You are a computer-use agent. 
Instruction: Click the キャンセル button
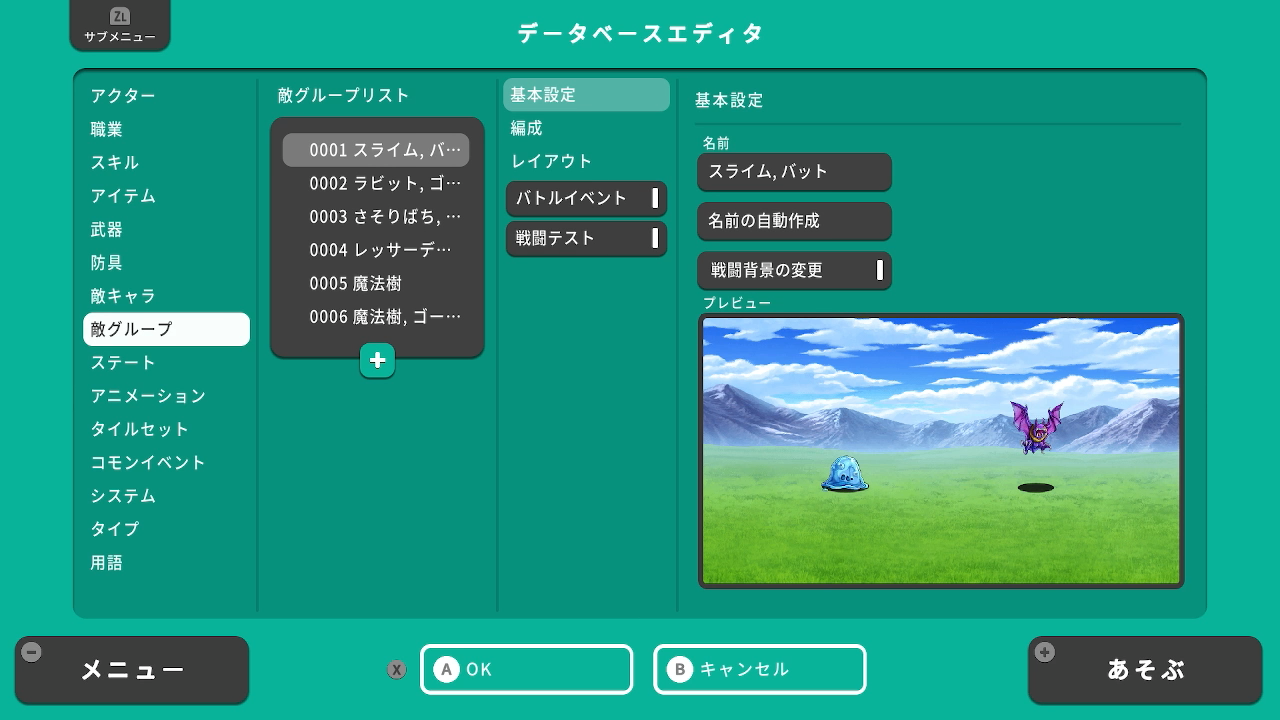[759, 669]
